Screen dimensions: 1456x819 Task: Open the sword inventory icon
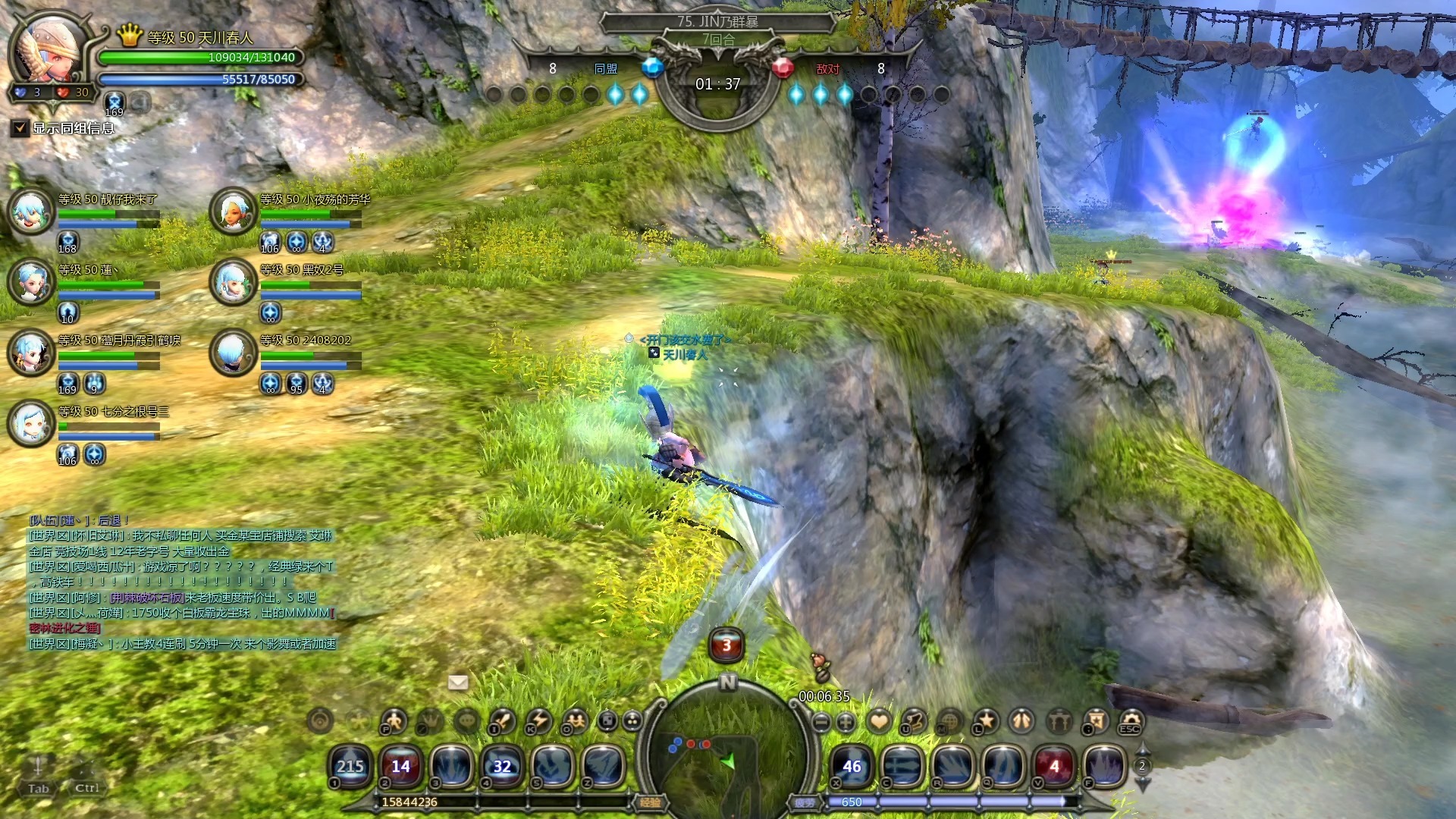[503, 720]
